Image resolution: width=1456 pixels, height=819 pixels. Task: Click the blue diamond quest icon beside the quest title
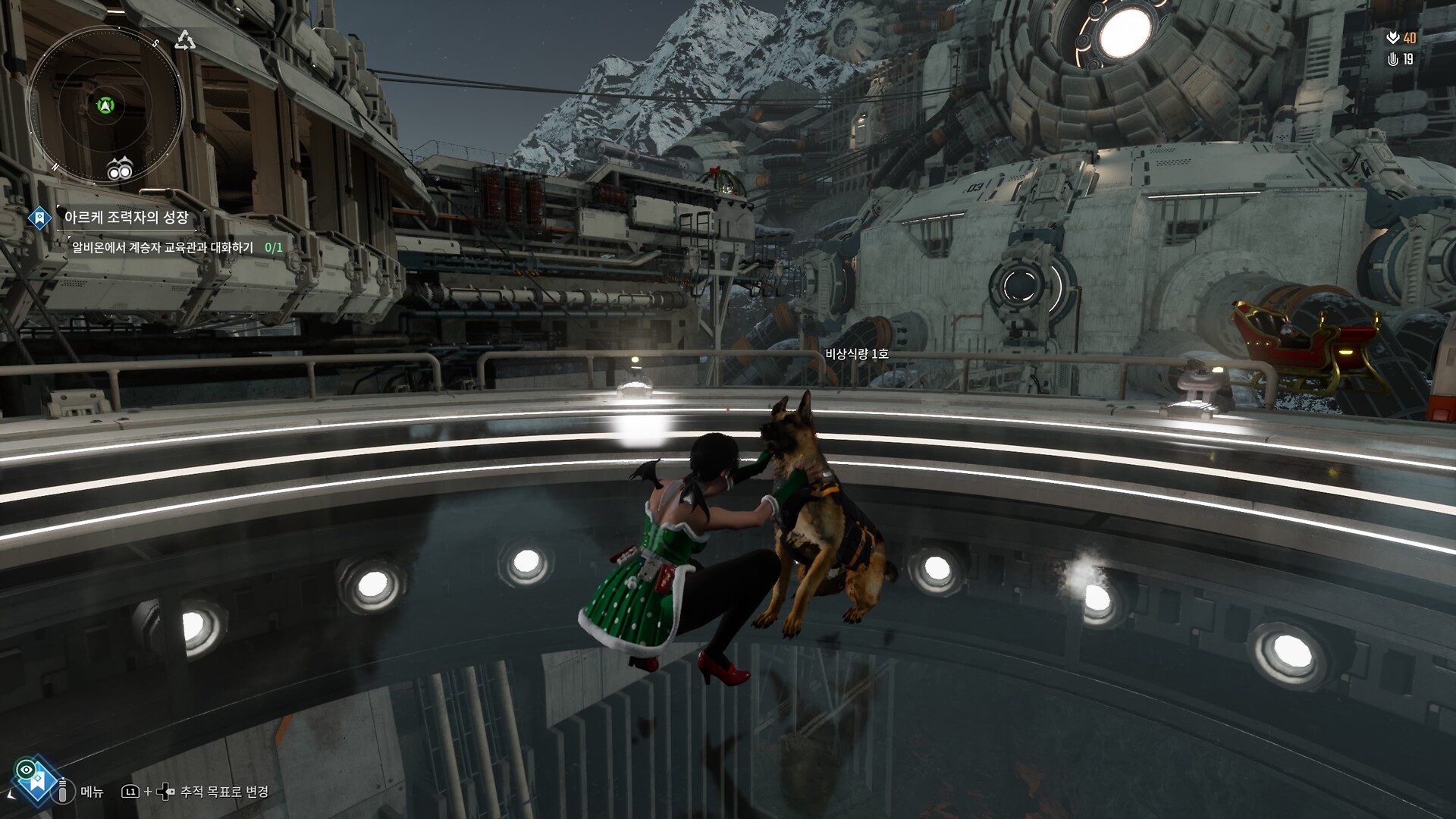[39, 218]
